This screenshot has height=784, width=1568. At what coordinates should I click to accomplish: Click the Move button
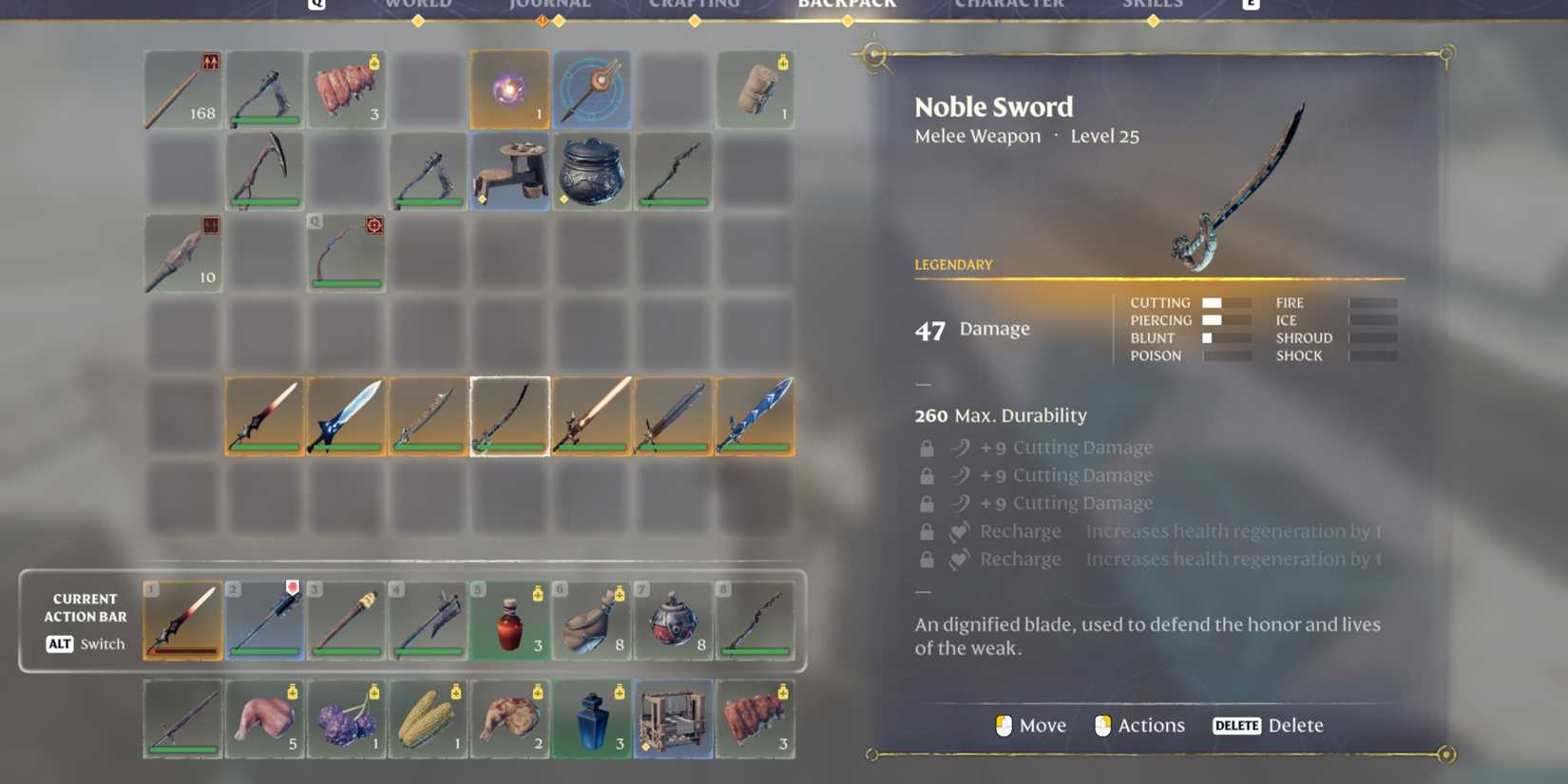click(x=1029, y=725)
